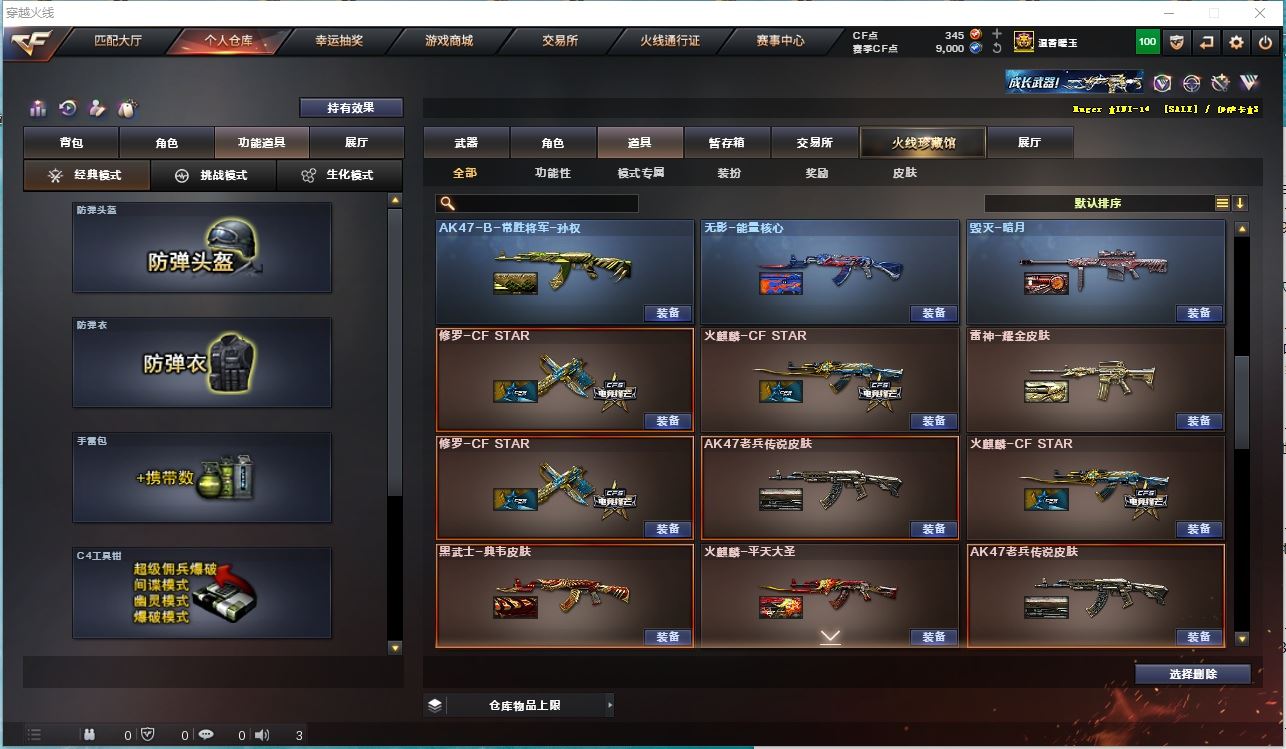Open the 暂存箱 temporary storage tab
The width and height of the screenshot is (1286, 749).
(x=726, y=143)
